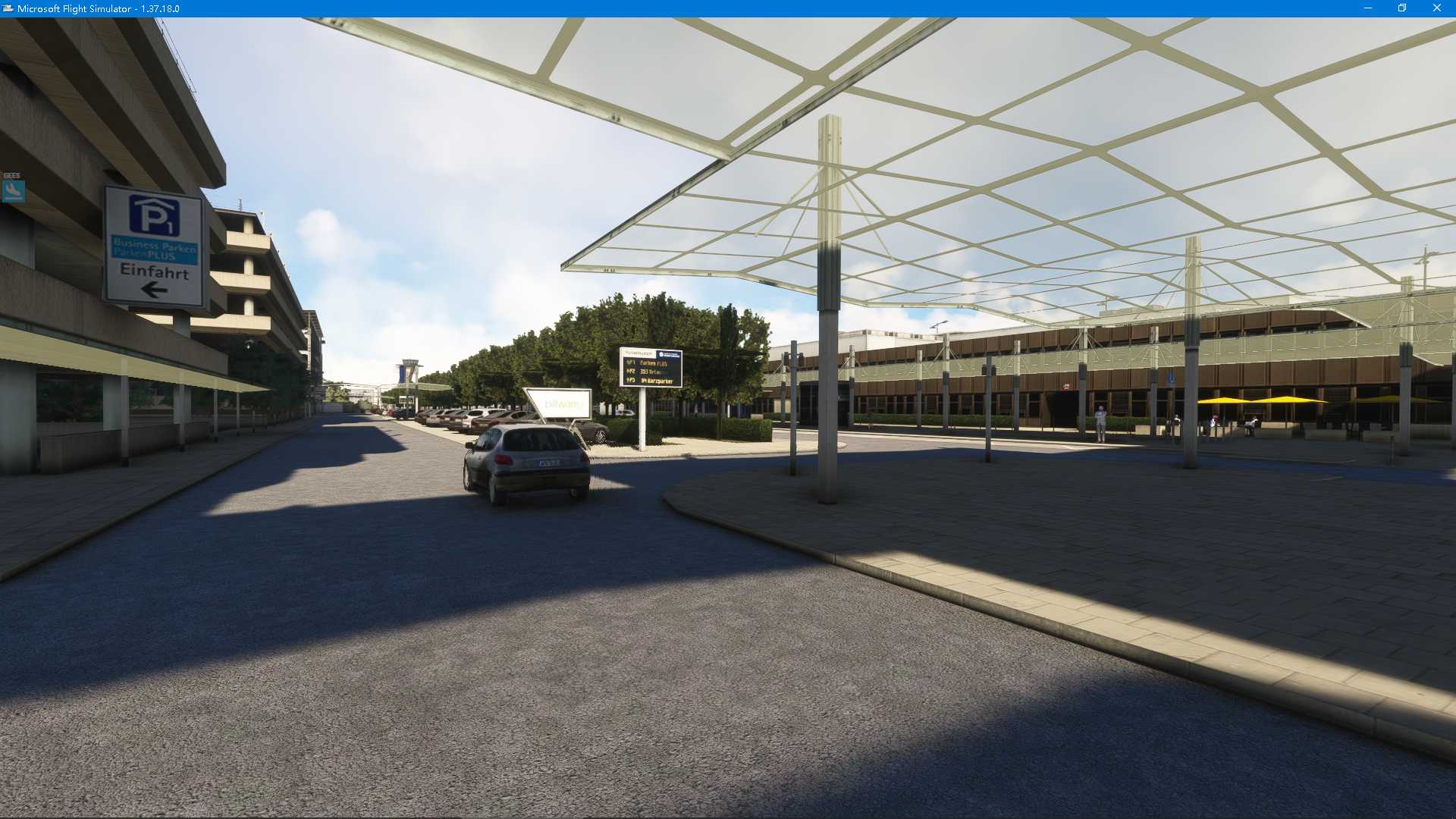Select the GEES landing gear overlay icon

click(x=14, y=188)
